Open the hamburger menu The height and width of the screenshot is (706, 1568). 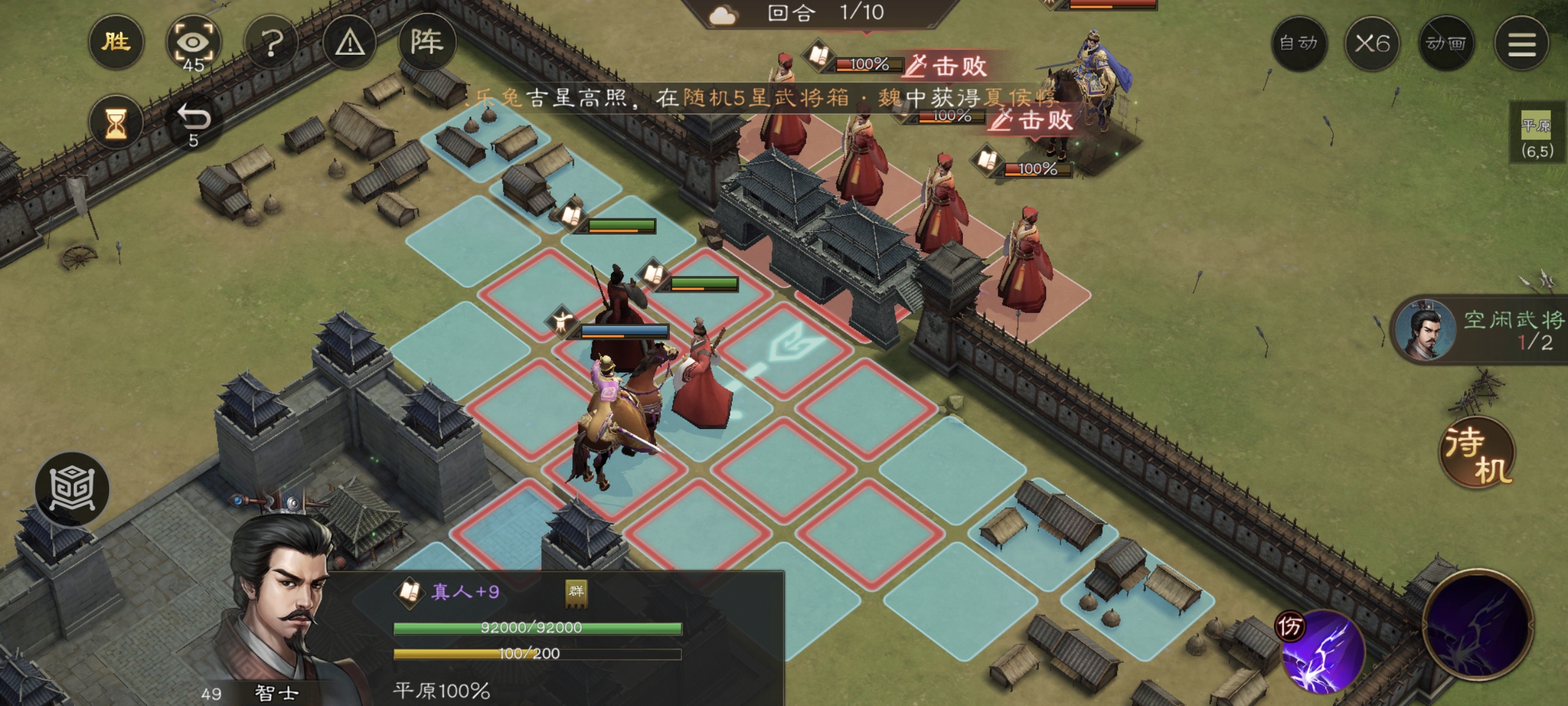point(1522,44)
